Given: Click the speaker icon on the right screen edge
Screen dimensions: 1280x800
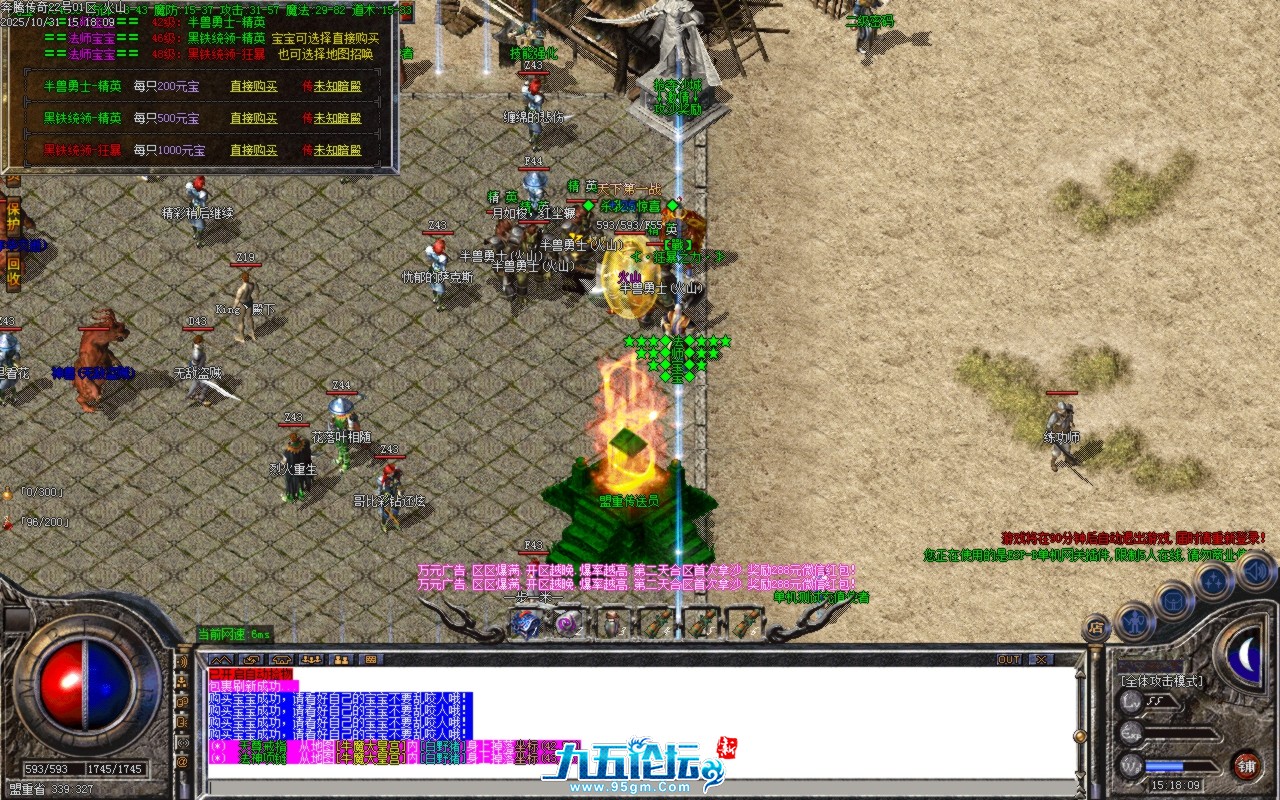Looking at the screenshot, I should [1256, 572].
